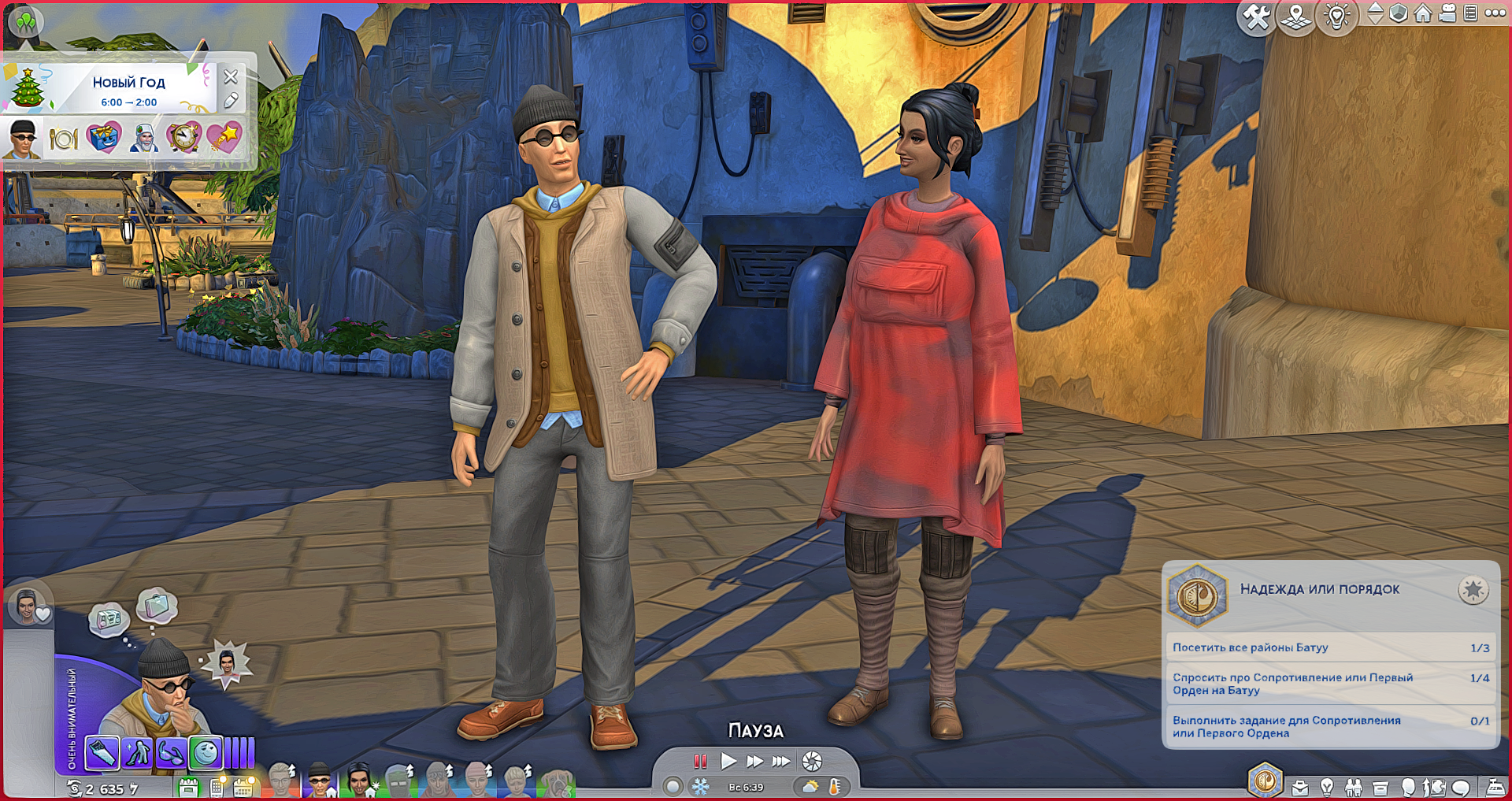Pause the game with the red pause button
This screenshot has width=1512, height=801.
click(x=700, y=762)
